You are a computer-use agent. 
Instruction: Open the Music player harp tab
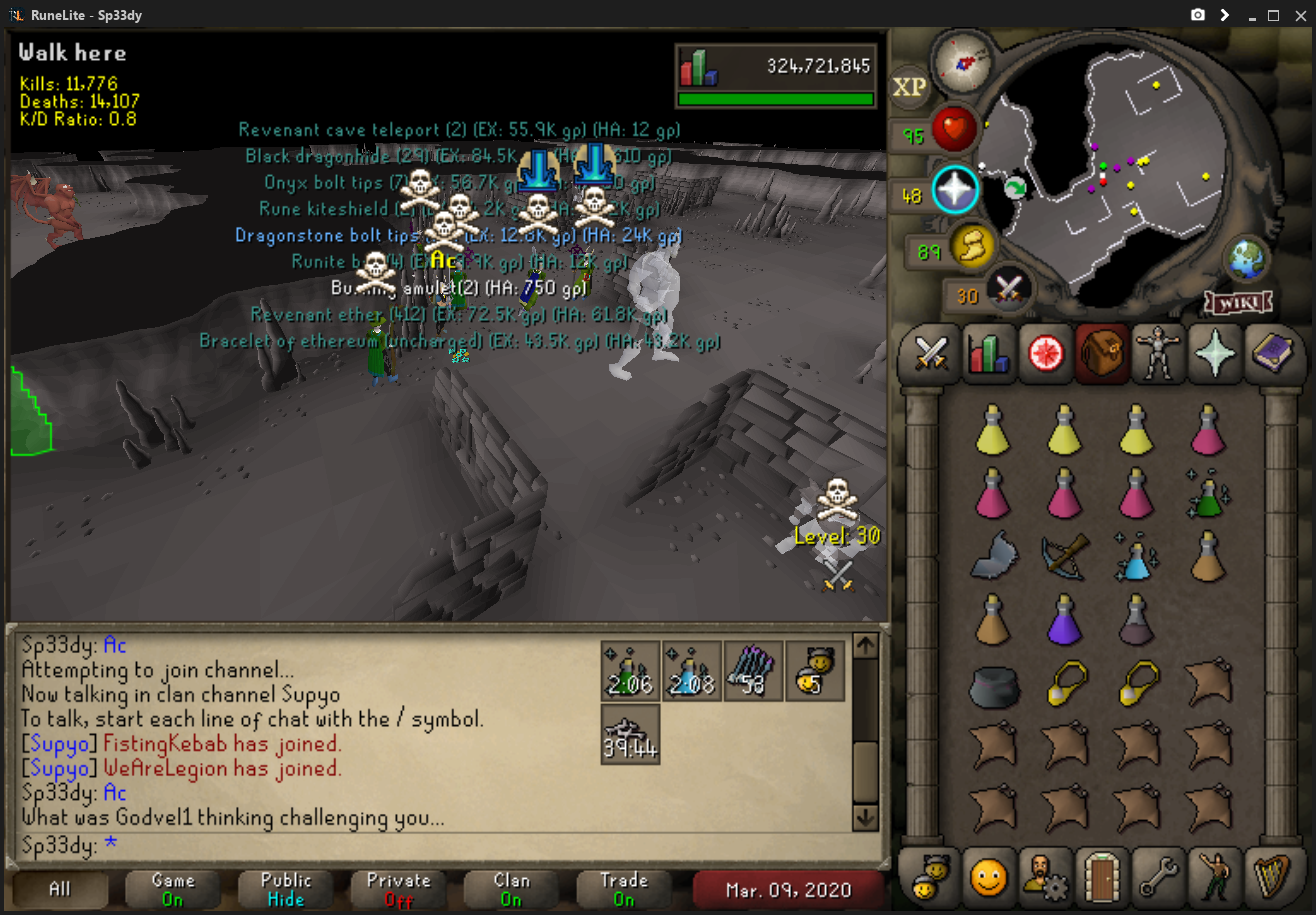[x=1269, y=878]
